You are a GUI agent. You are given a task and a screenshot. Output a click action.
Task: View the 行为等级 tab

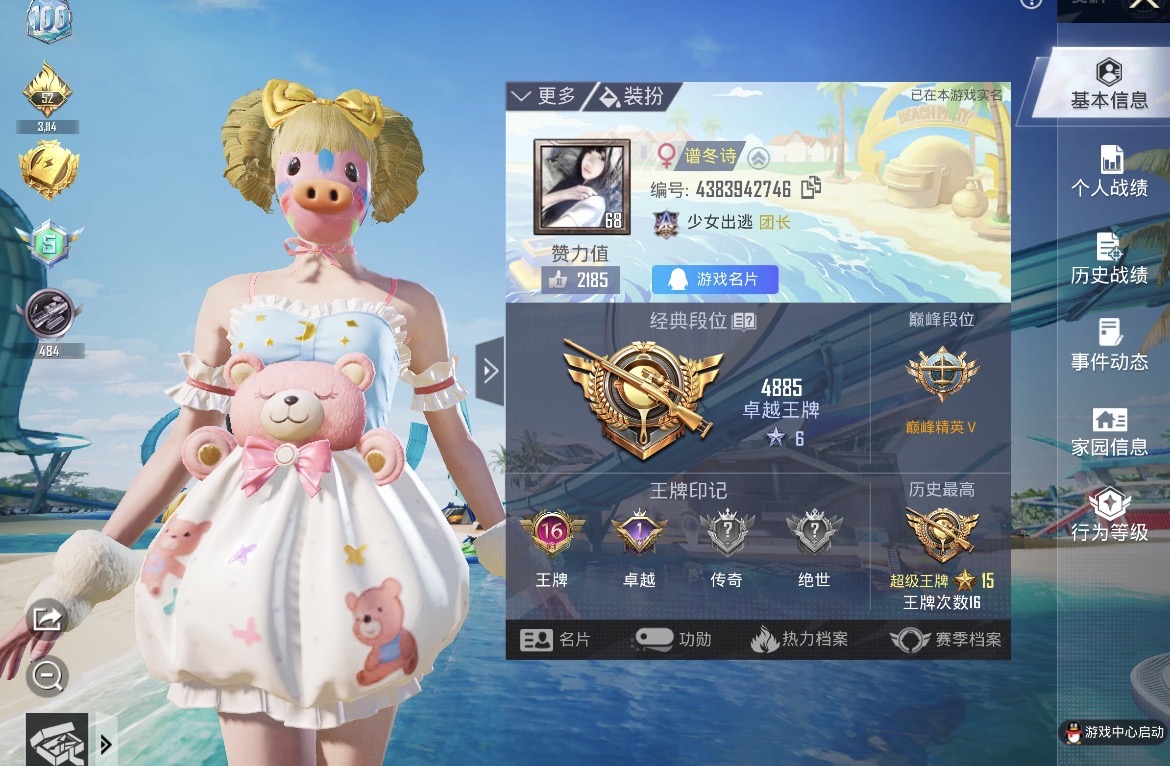coord(1109,517)
